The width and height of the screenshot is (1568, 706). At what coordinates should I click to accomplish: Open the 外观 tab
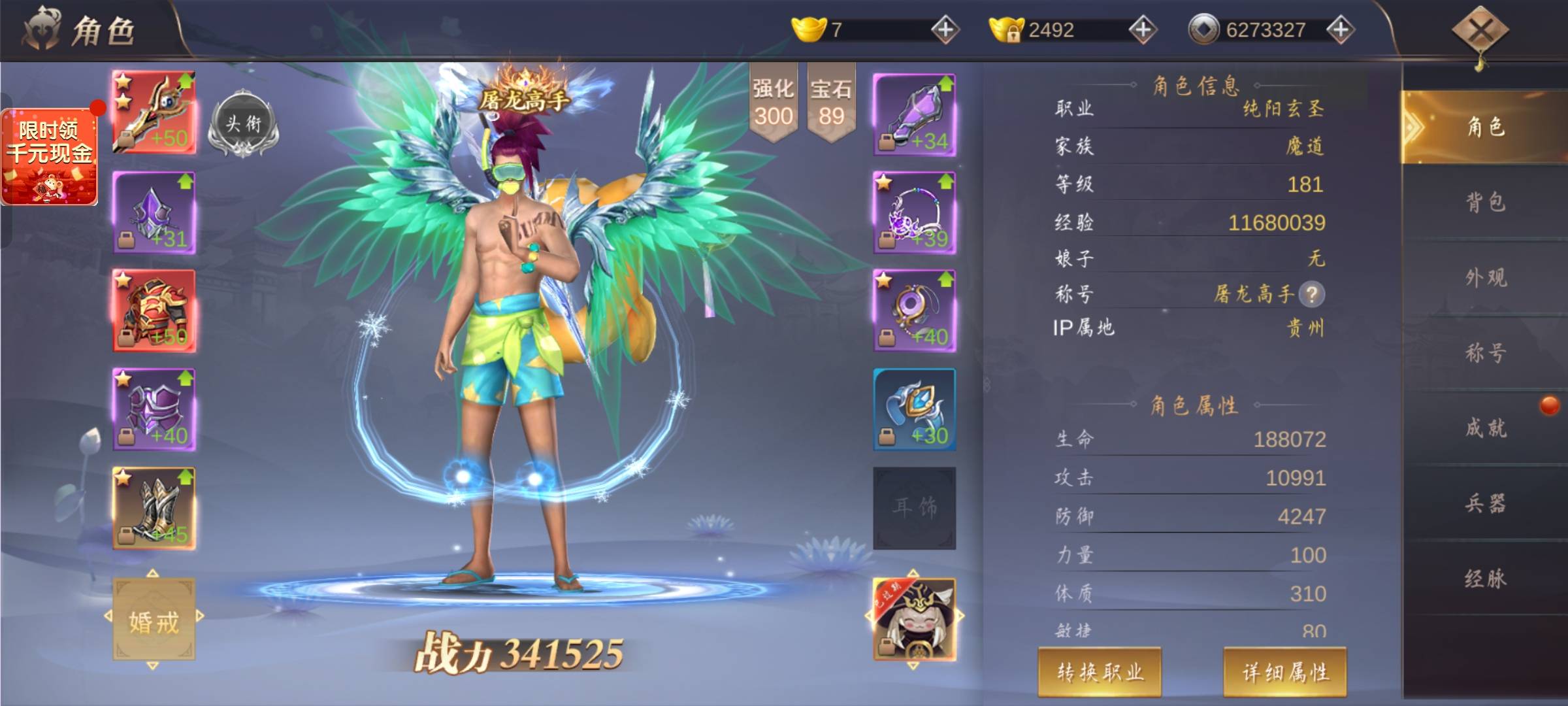click(x=1486, y=278)
